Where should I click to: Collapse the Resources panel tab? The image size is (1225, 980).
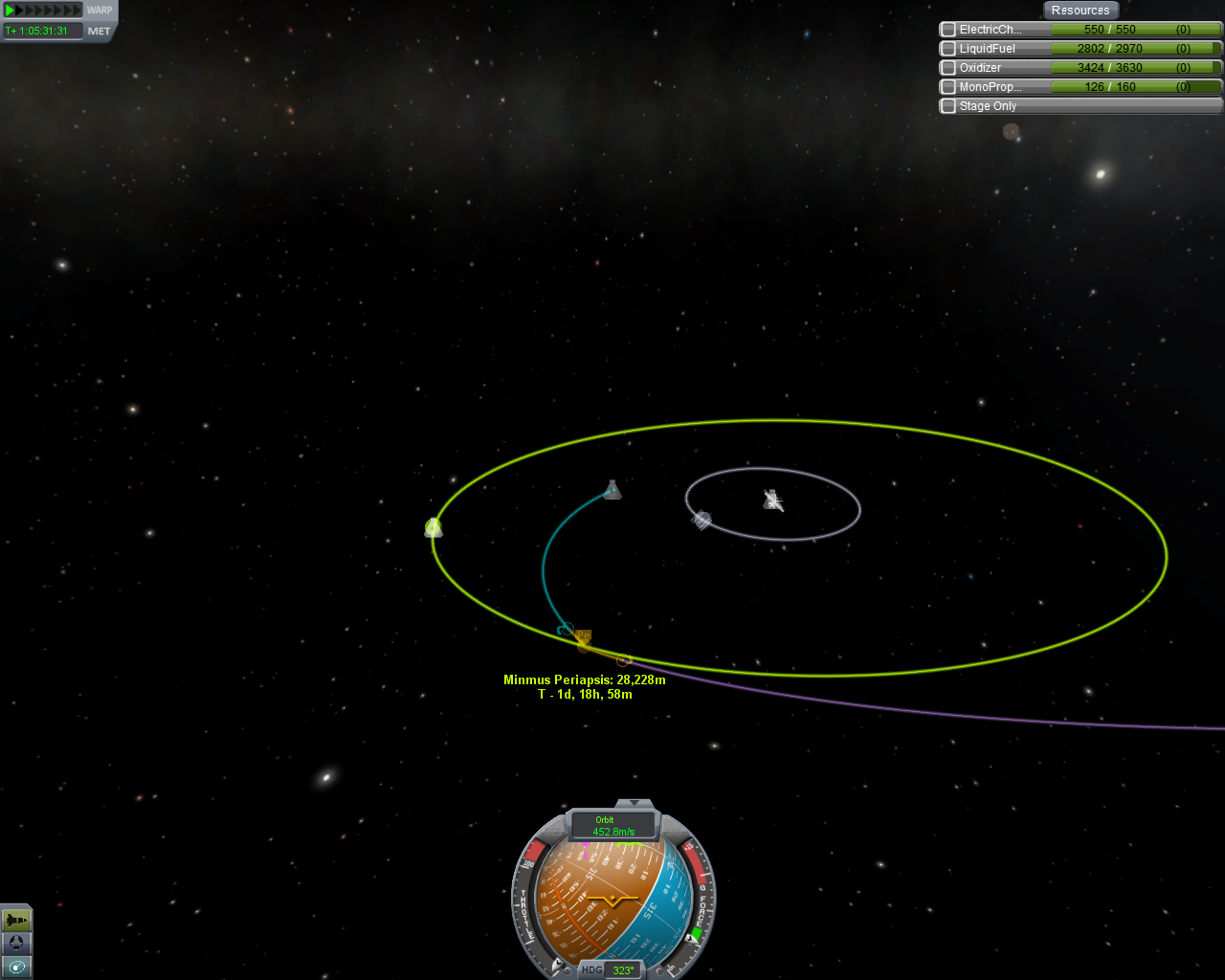coord(1080,11)
